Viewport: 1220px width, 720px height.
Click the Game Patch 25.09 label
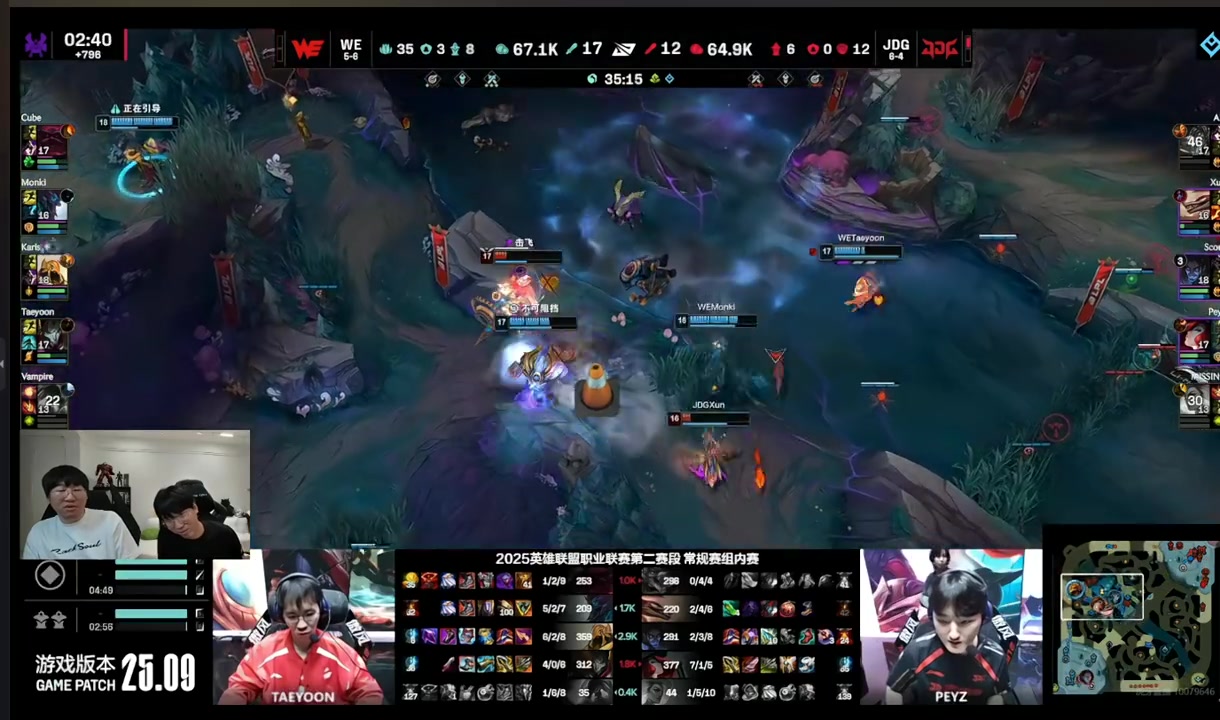click(x=115, y=672)
